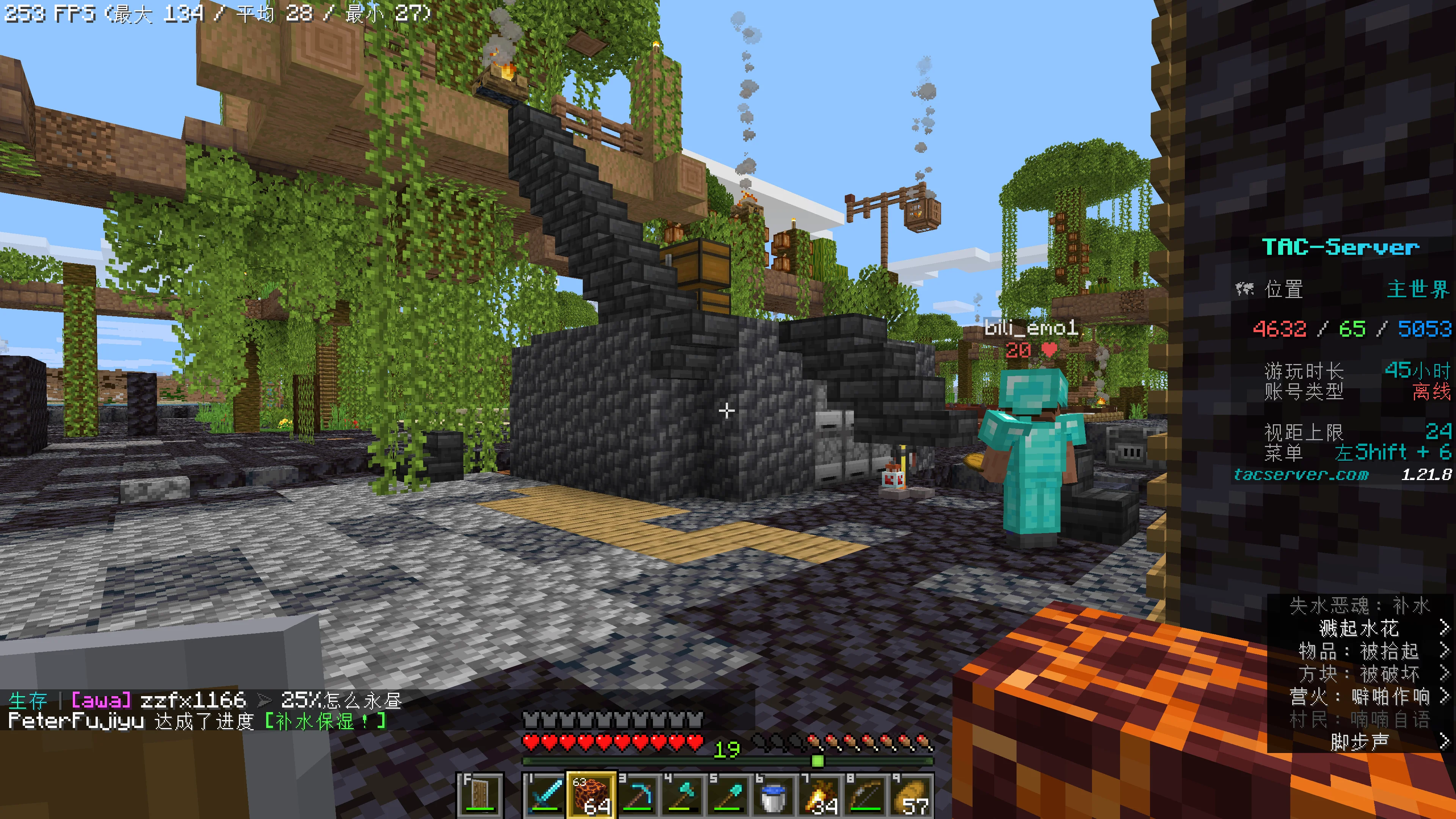Screen dimensions: 1456x819
Task: Switch to the diamond axe slot
Action: pyautogui.click(x=682, y=794)
